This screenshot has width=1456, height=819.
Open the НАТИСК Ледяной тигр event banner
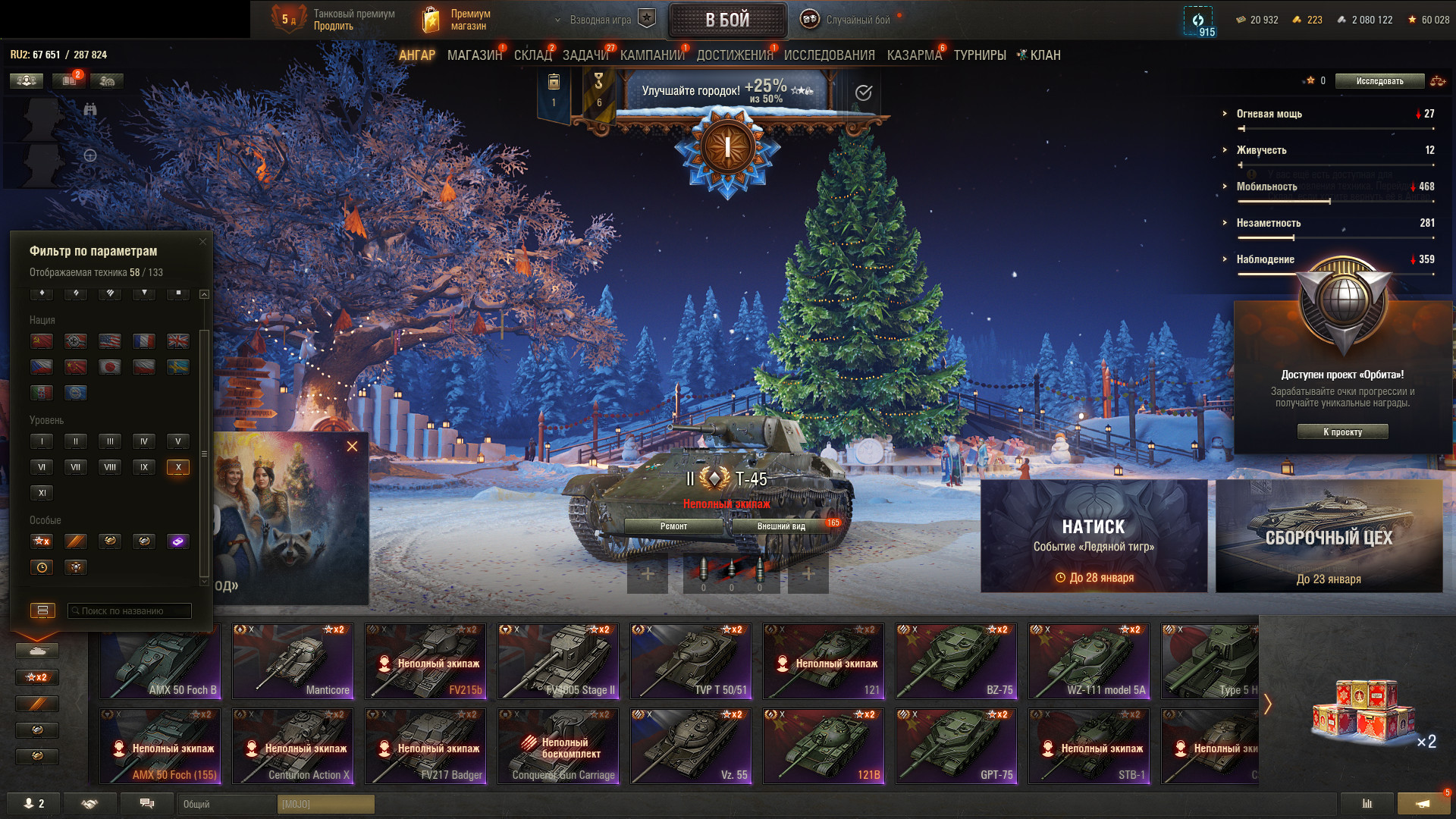[x=1094, y=536]
